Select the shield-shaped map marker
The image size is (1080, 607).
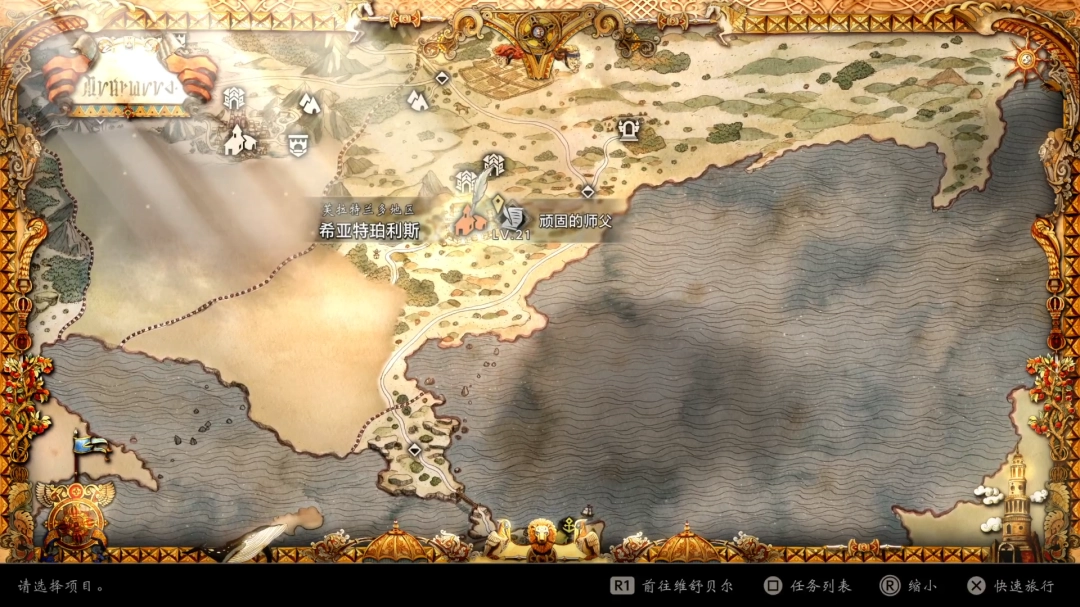297,143
